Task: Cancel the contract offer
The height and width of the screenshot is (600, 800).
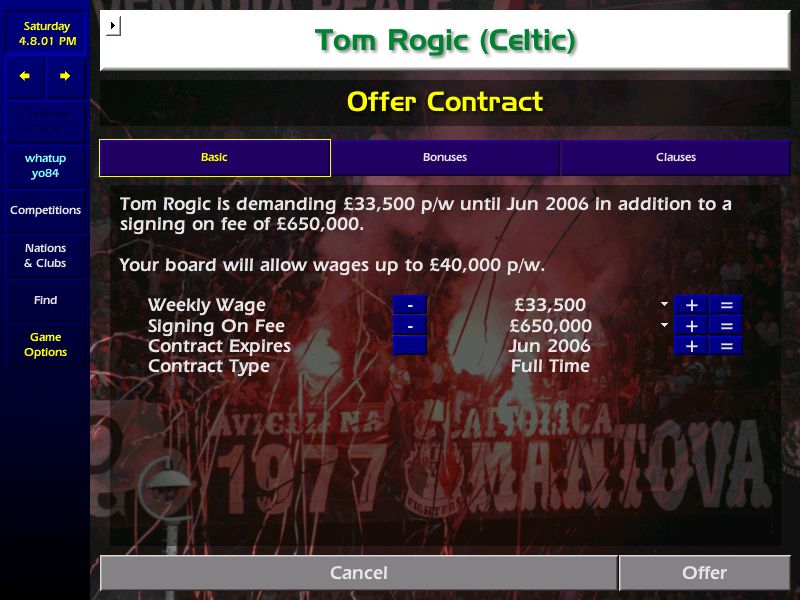Action: point(358,573)
